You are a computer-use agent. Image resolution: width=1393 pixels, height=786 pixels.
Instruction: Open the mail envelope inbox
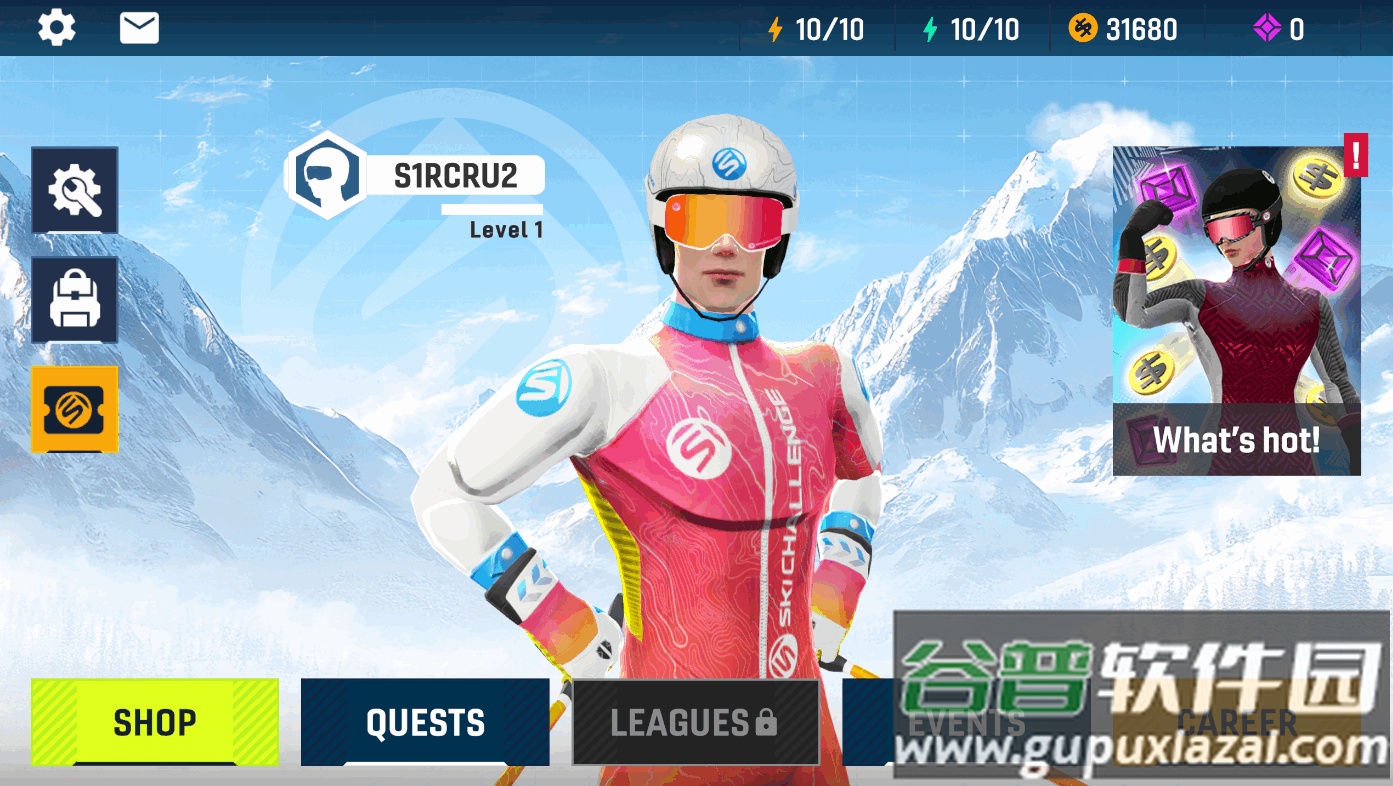139,28
